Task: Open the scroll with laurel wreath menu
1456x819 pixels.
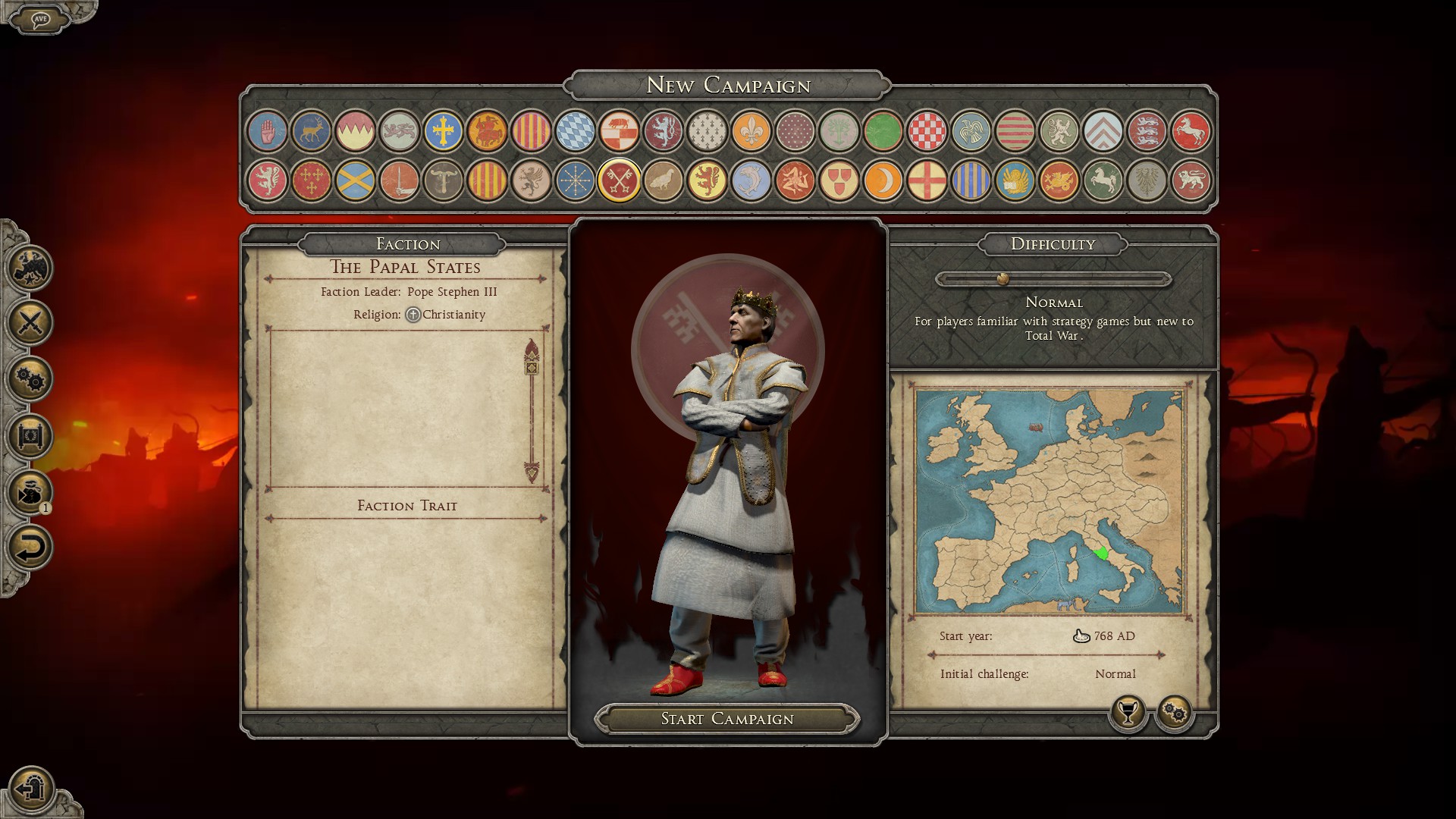Action: click(30, 435)
